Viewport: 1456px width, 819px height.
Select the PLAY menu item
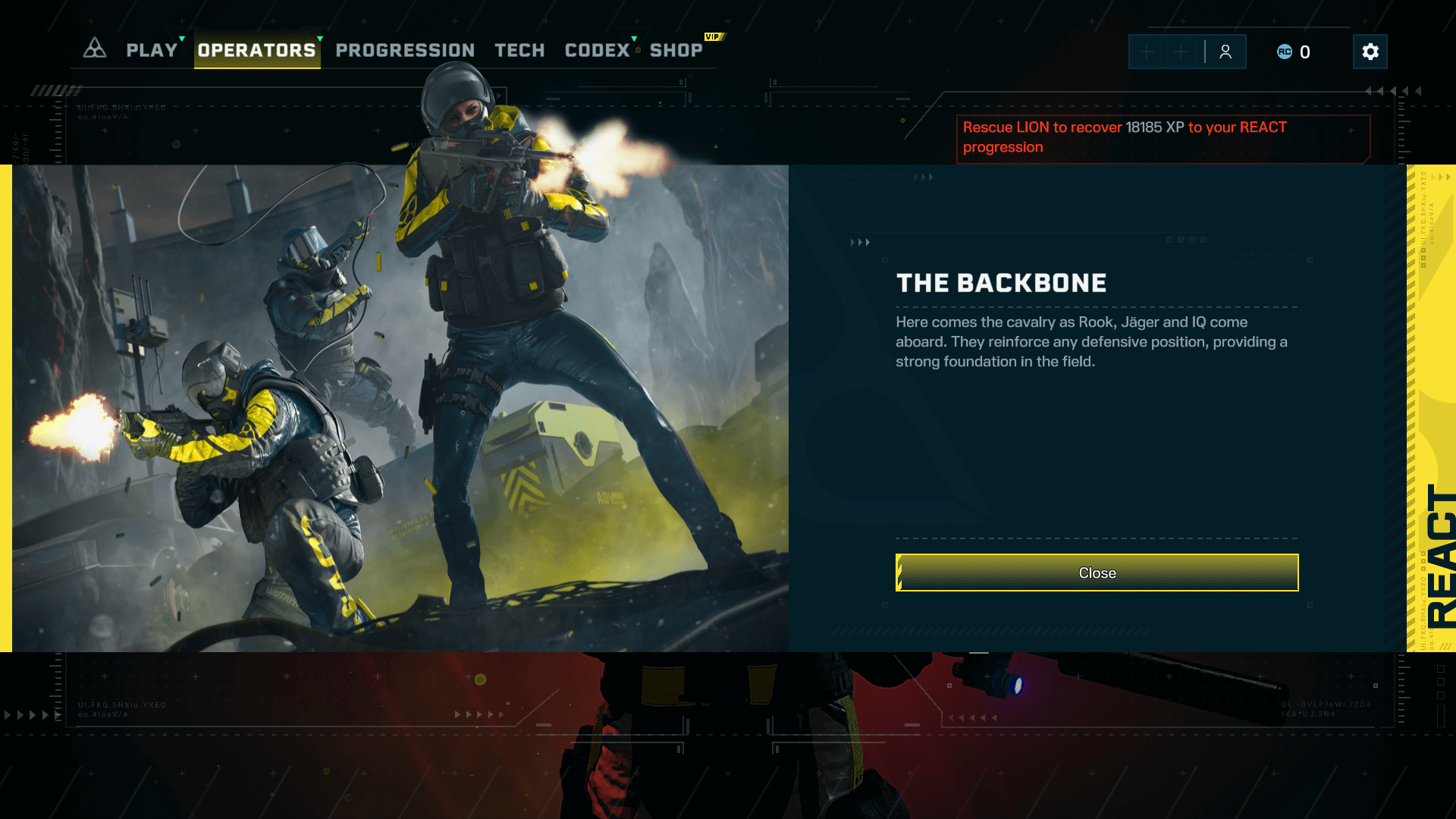click(x=151, y=50)
